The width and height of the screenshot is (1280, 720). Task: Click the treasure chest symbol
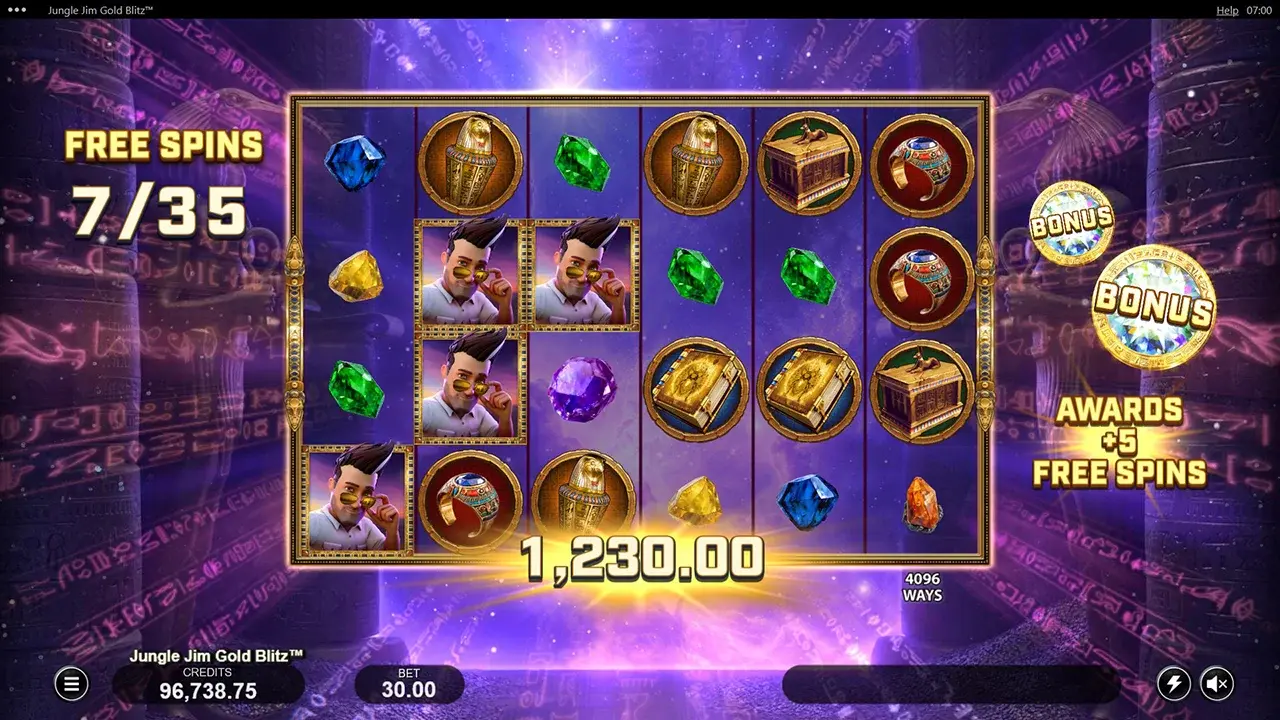[x=811, y=162]
